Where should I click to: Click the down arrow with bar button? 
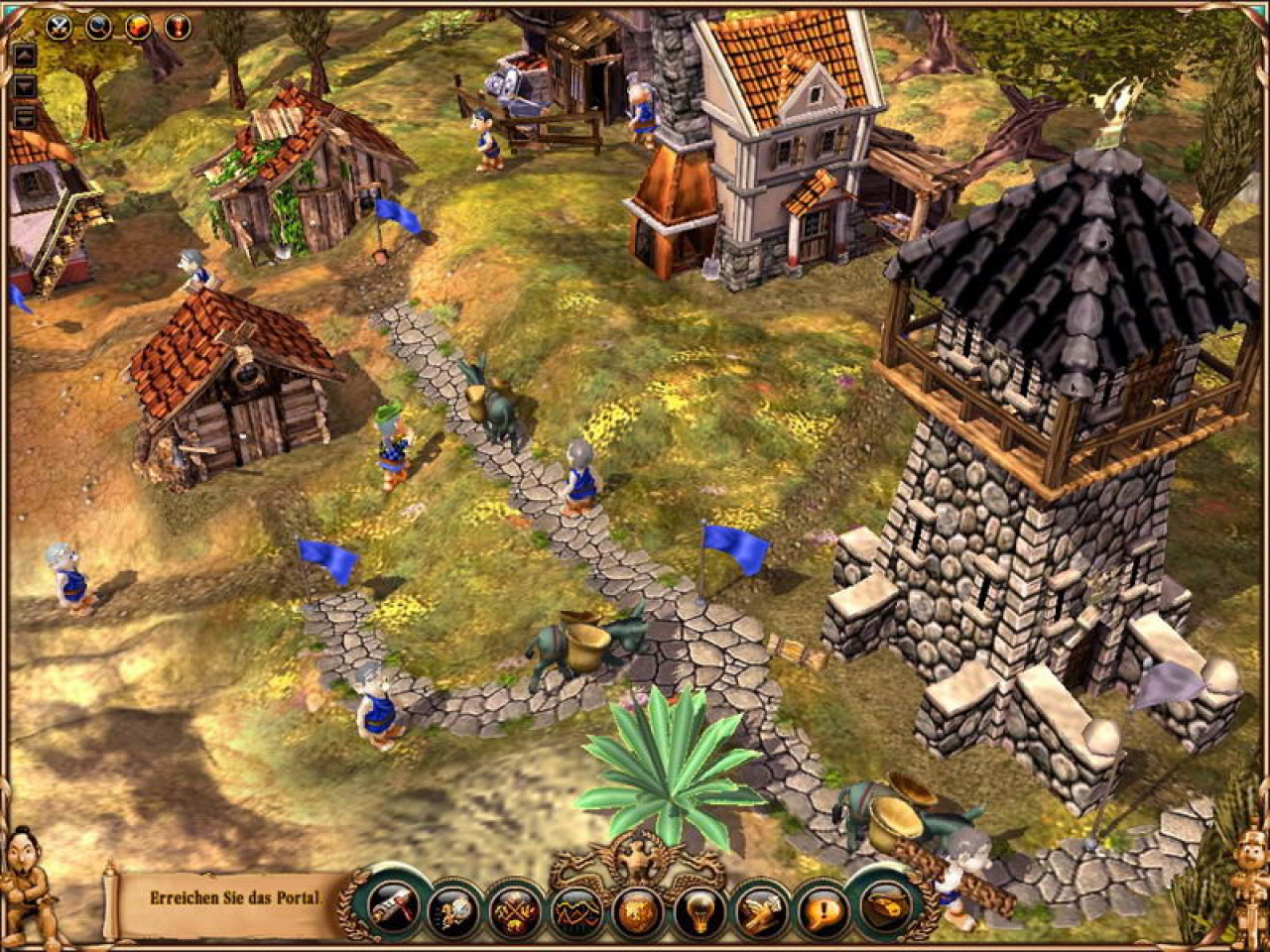25,117
